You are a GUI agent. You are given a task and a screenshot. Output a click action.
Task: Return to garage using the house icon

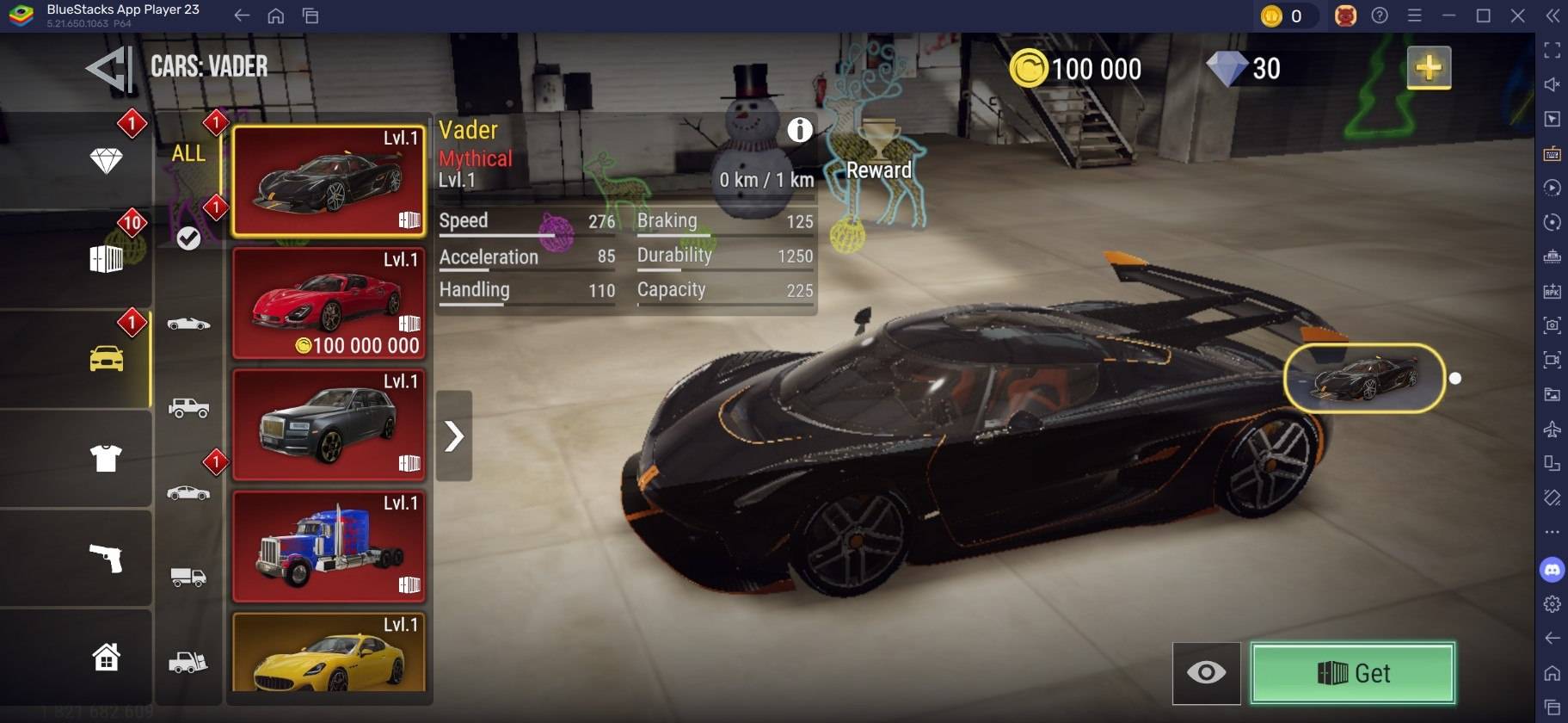point(105,657)
